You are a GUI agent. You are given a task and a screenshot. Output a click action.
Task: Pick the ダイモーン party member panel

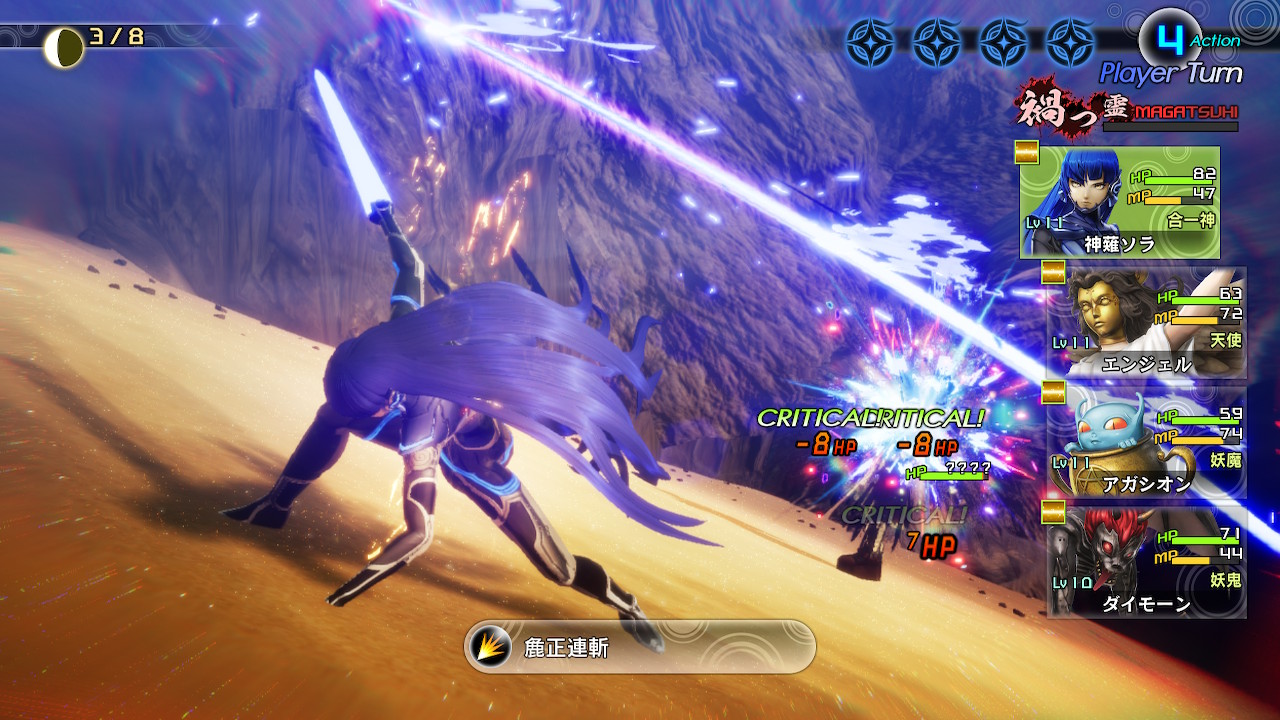[1146, 562]
